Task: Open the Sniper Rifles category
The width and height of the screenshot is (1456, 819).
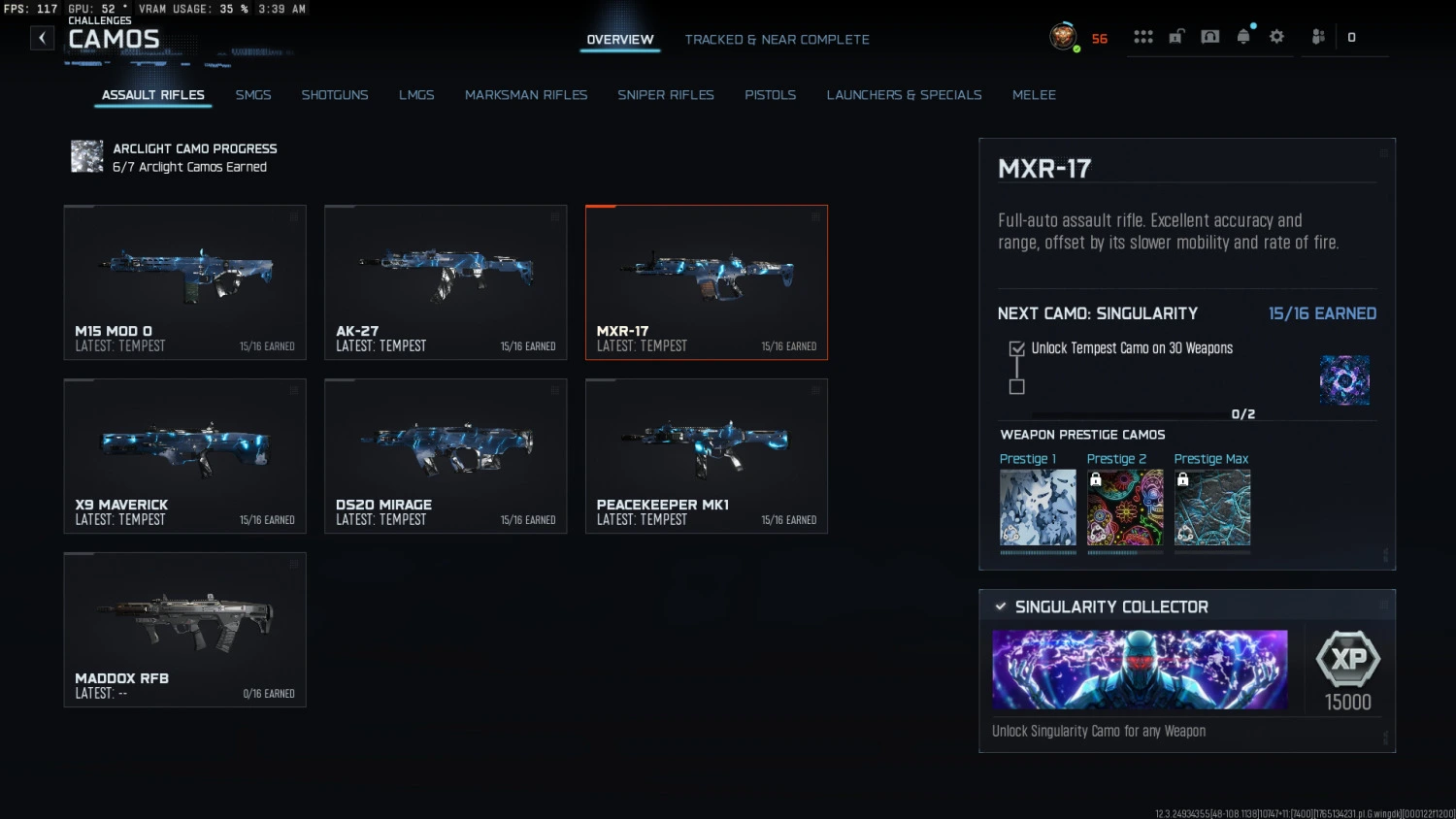Action: [x=666, y=94]
